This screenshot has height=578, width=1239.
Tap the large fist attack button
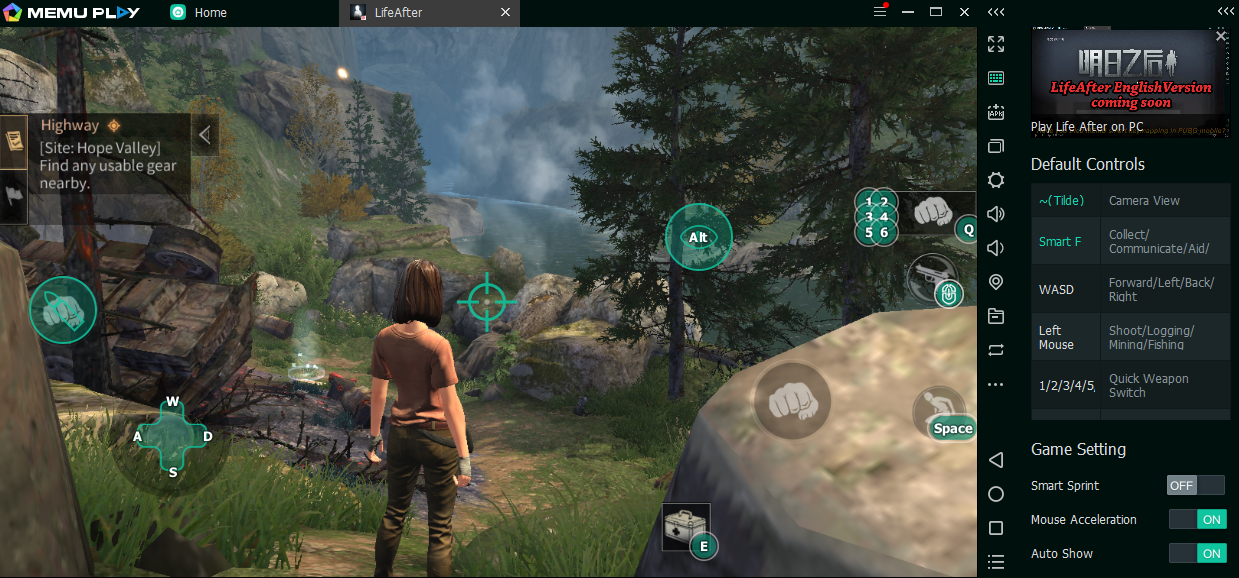[x=791, y=401]
